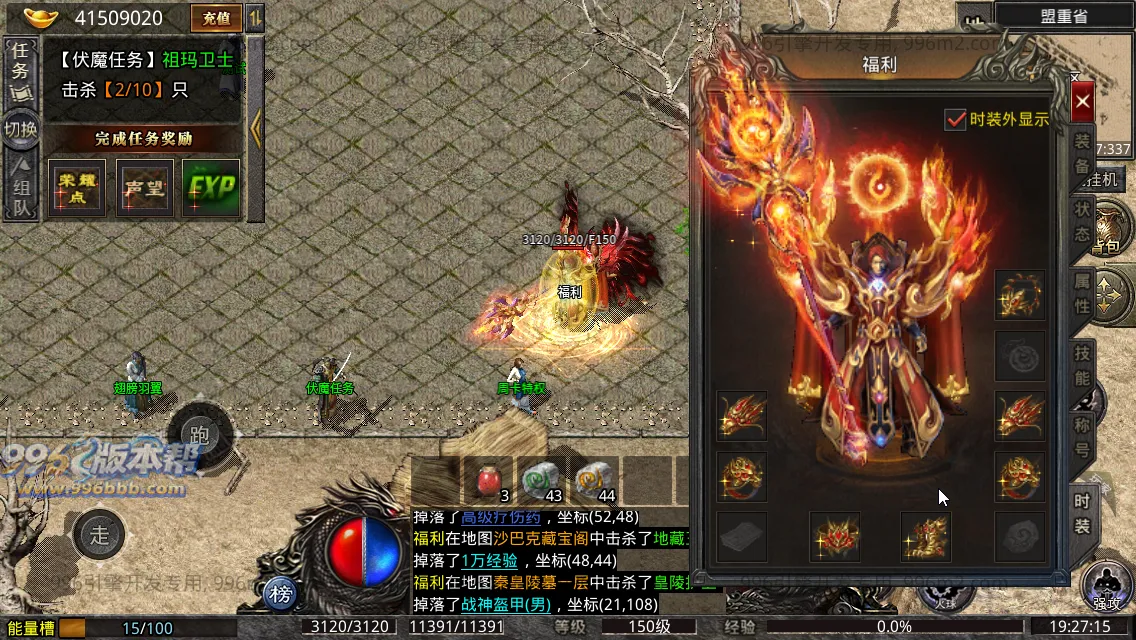Select the 属性 tab
Viewport: 1136px width, 640px height.
click(x=1082, y=294)
